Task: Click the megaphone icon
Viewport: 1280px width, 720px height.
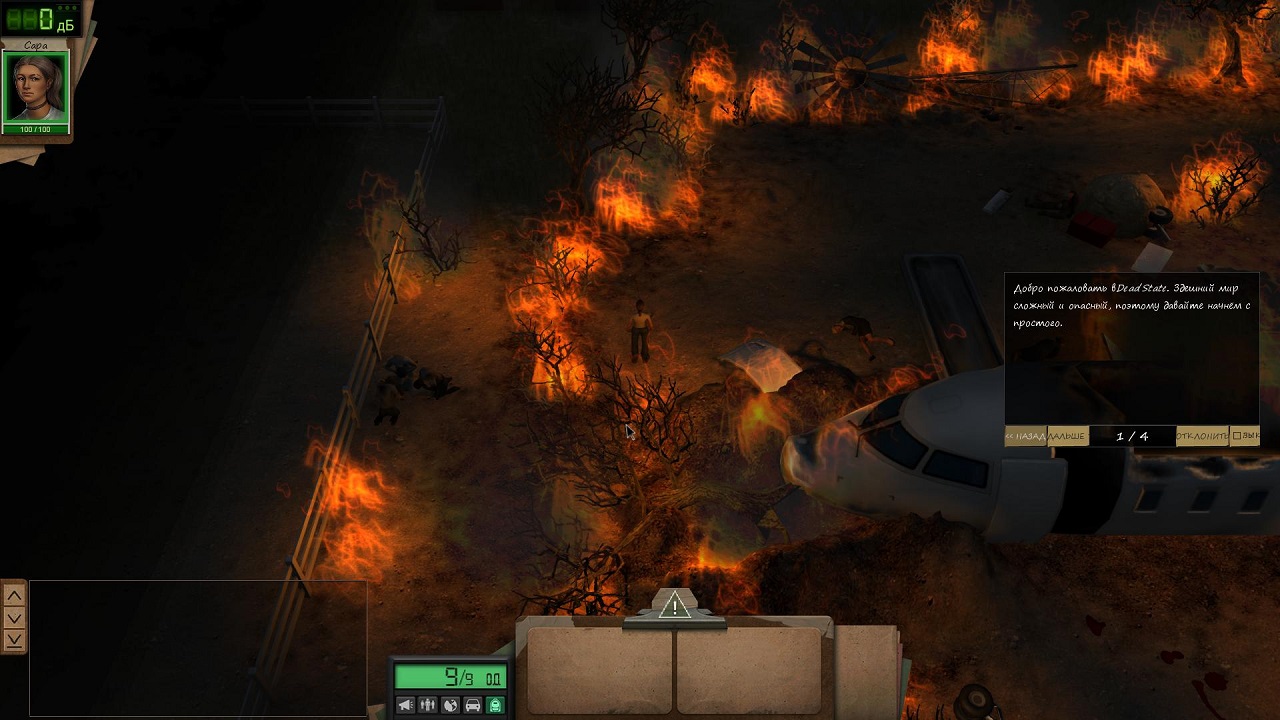Action: tap(405, 705)
